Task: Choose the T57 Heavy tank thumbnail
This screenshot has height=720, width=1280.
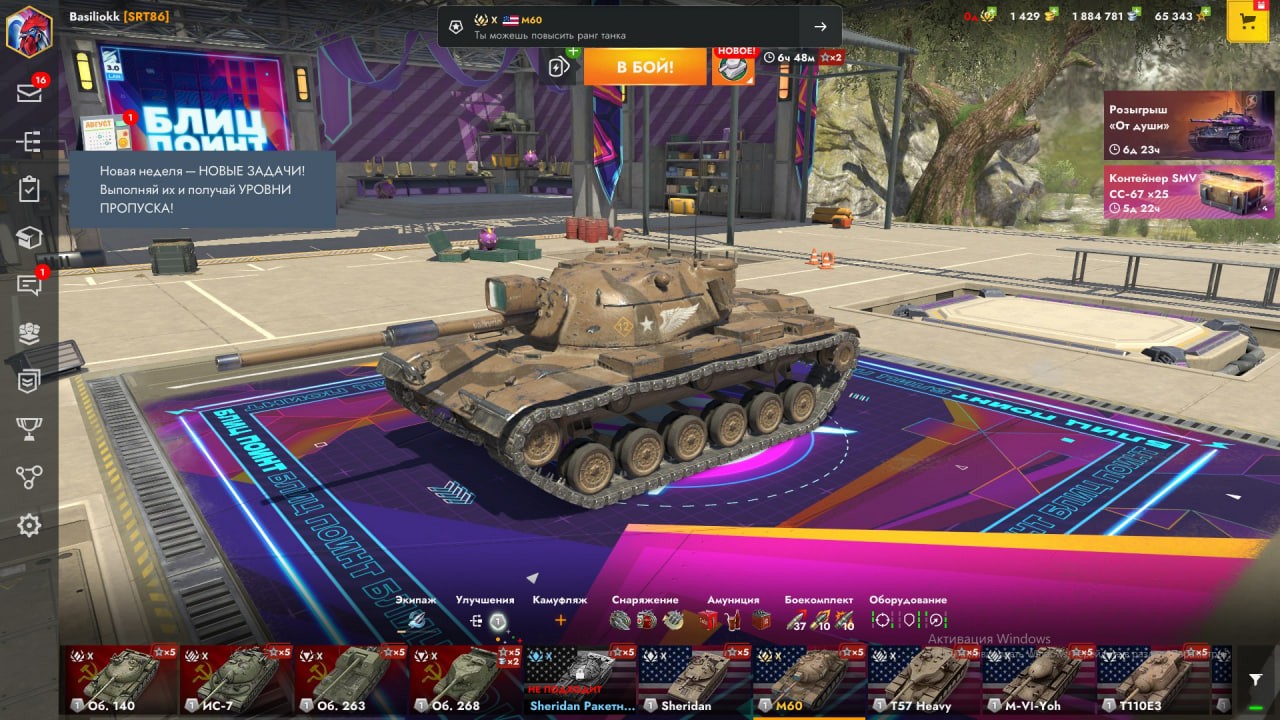Action: pyautogui.click(x=923, y=679)
